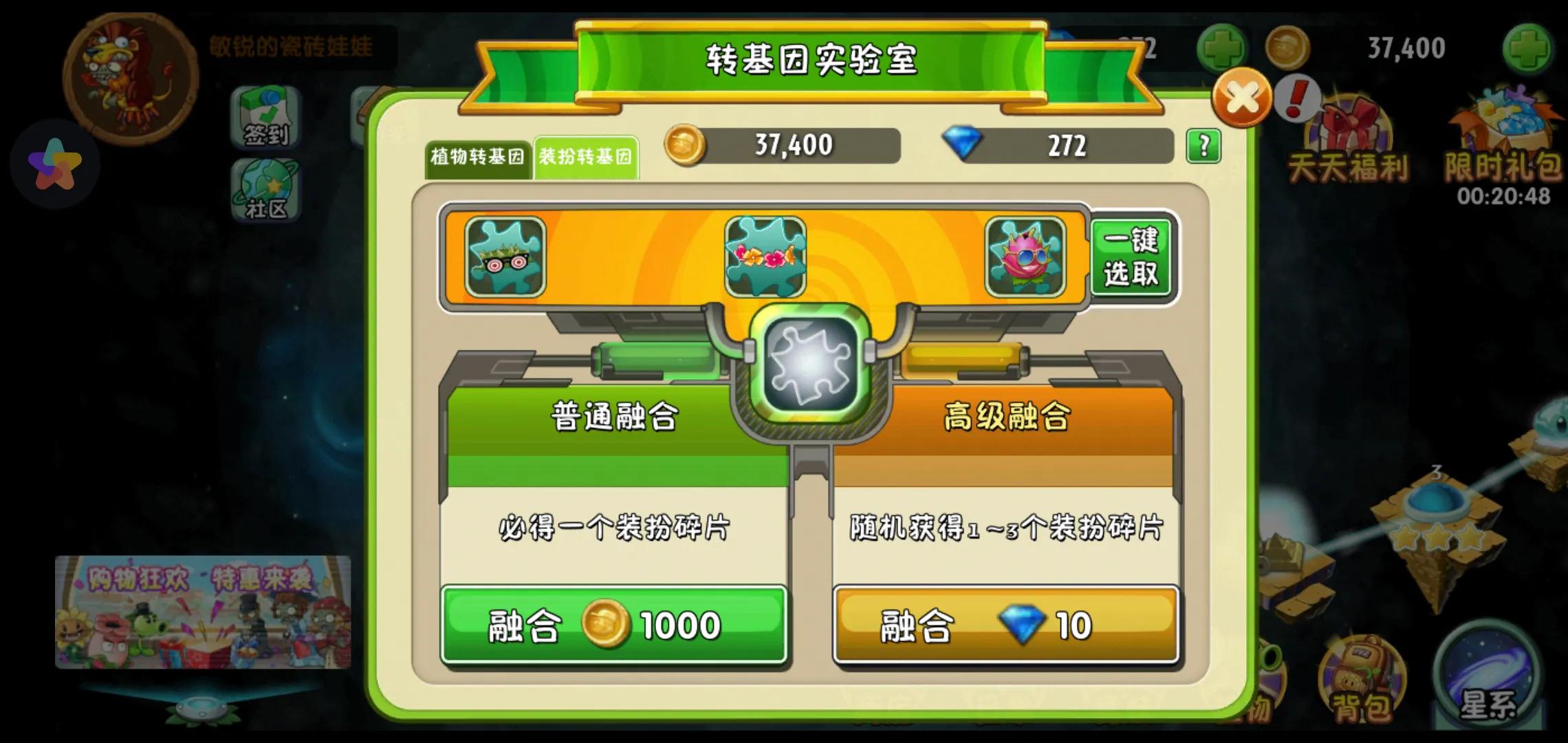Select the first glasses puzzle fragment slot

point(507,256)
